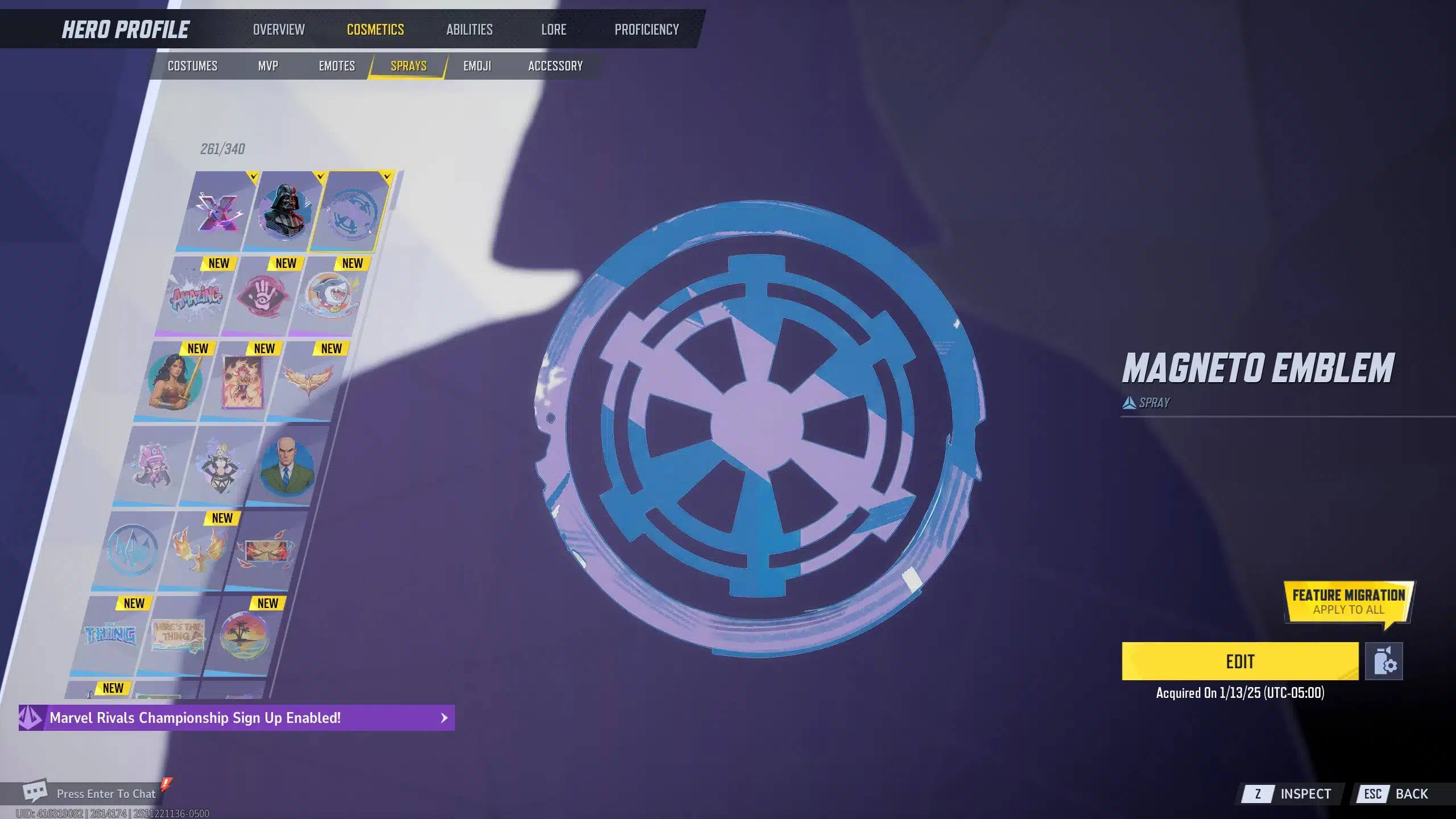Switch to the Overview tab
The image size is (1456, 819).
tap(279, 30)
